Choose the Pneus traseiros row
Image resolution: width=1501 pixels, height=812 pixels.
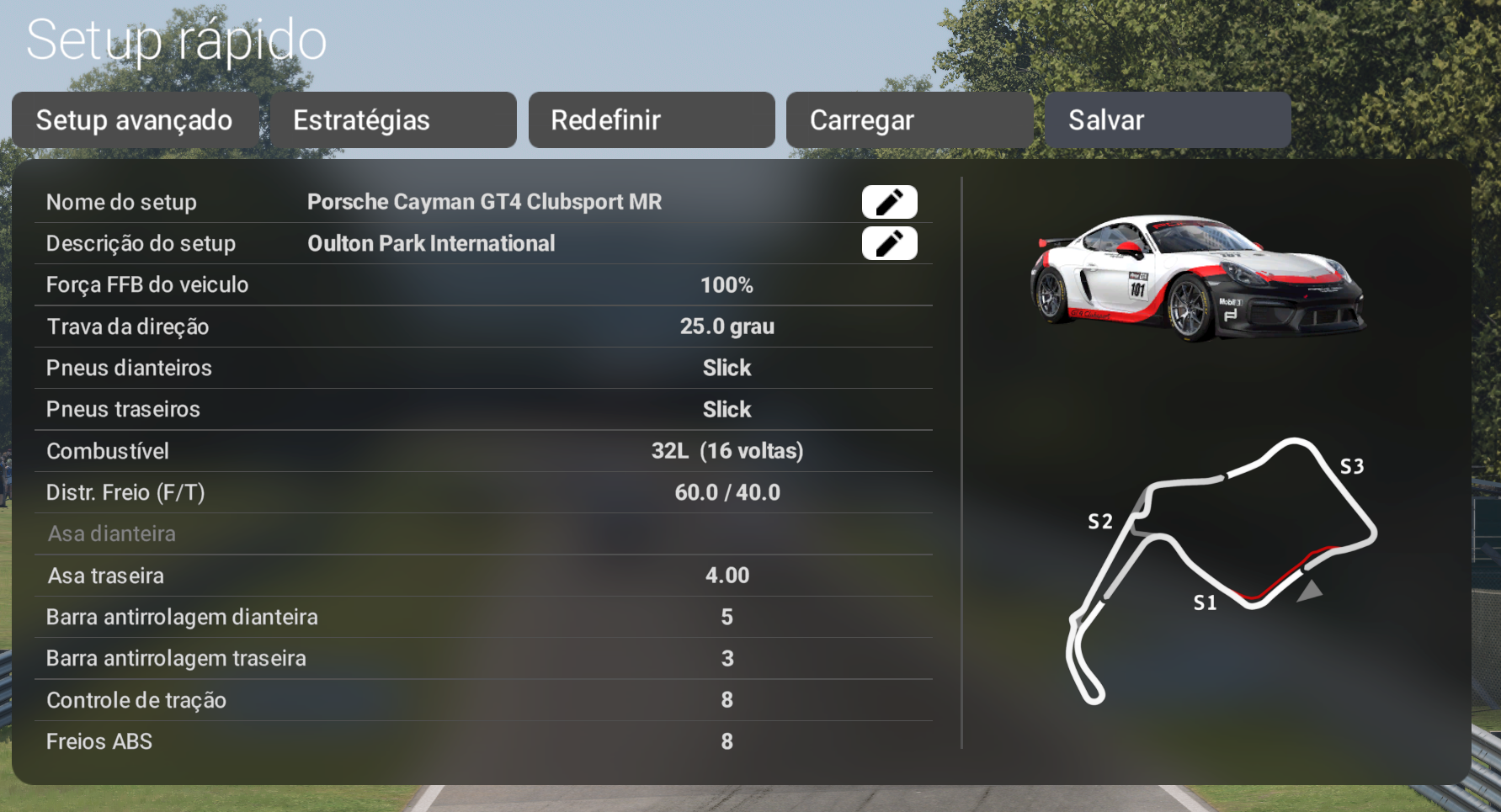483,410
